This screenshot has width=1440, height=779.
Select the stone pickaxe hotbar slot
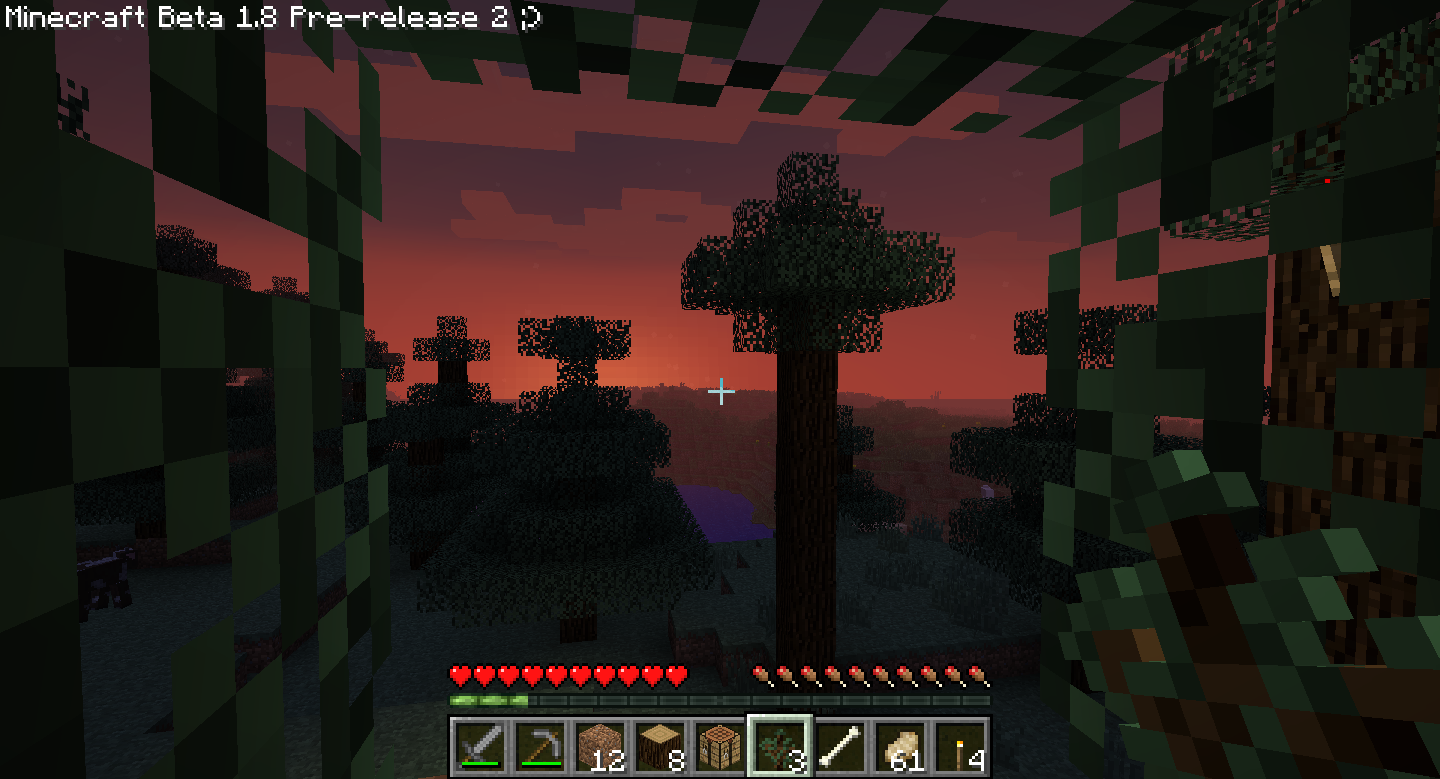point(538,747)
